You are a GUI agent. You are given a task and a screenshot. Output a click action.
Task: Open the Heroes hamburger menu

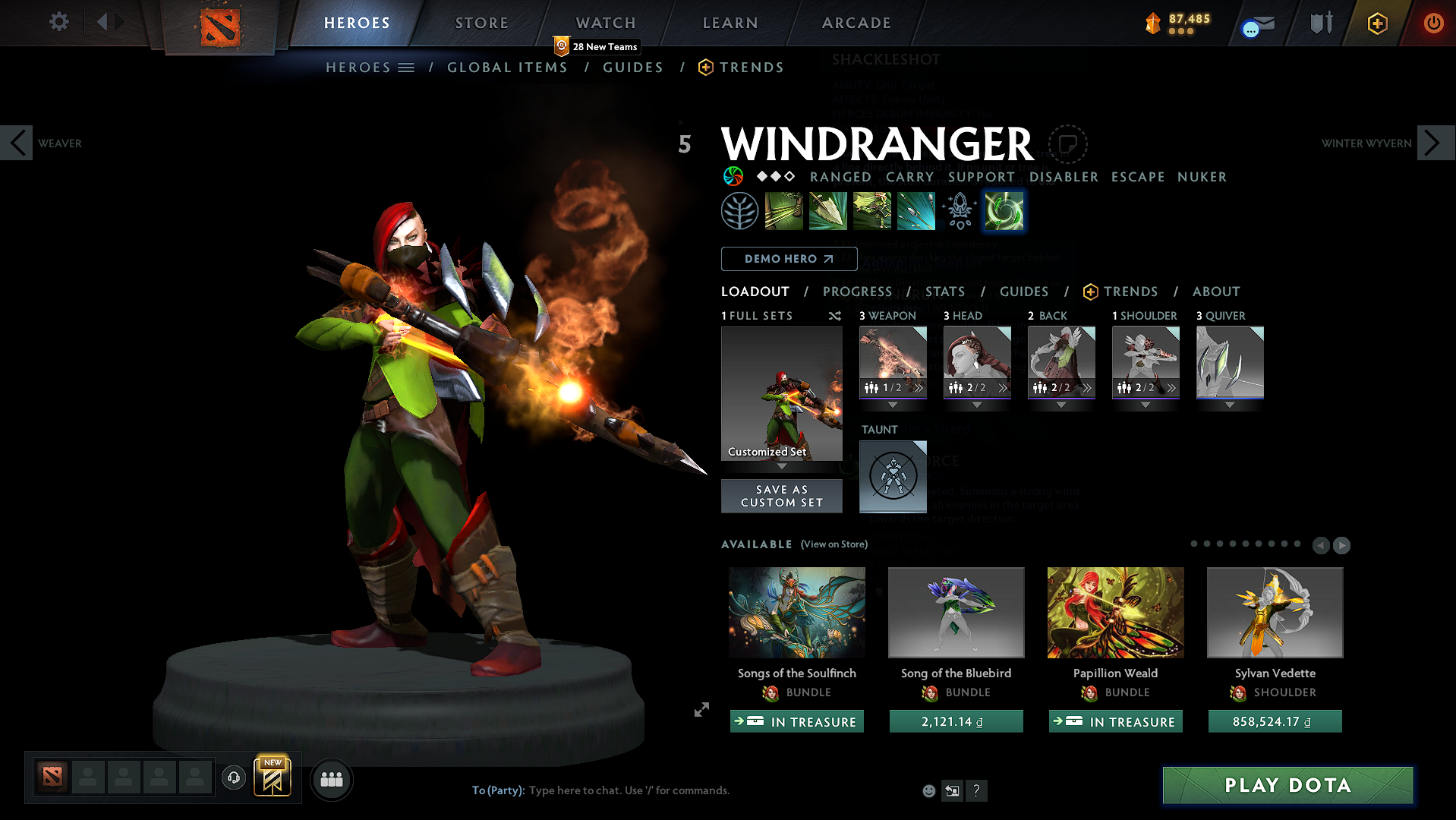[x=407, y=67]
